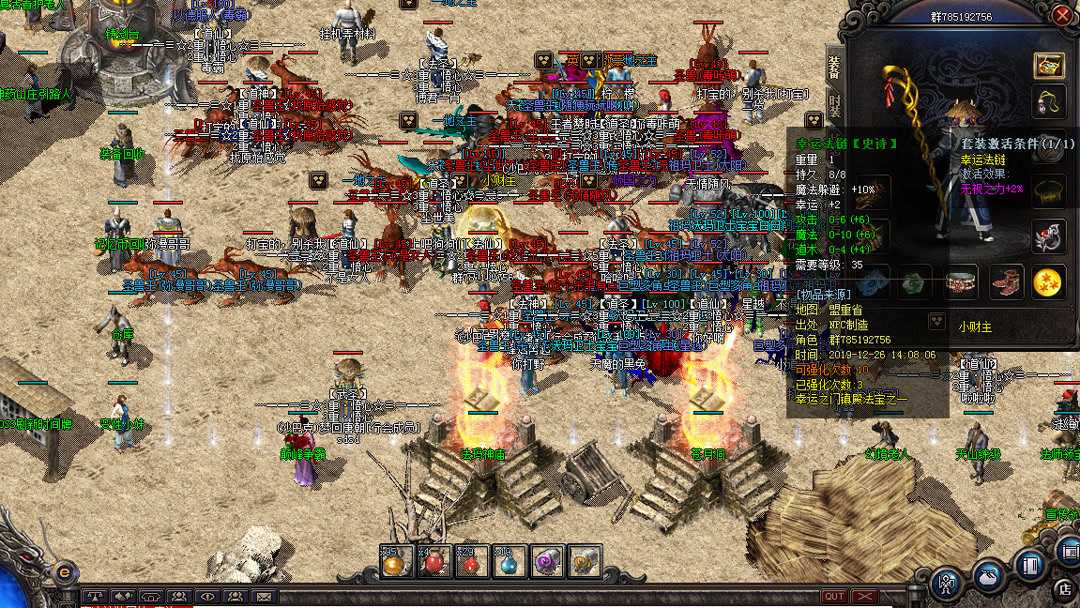This screenshot has width=1080, height=608.
Task: Click the eye icon chat bar button
Action: 207,597
